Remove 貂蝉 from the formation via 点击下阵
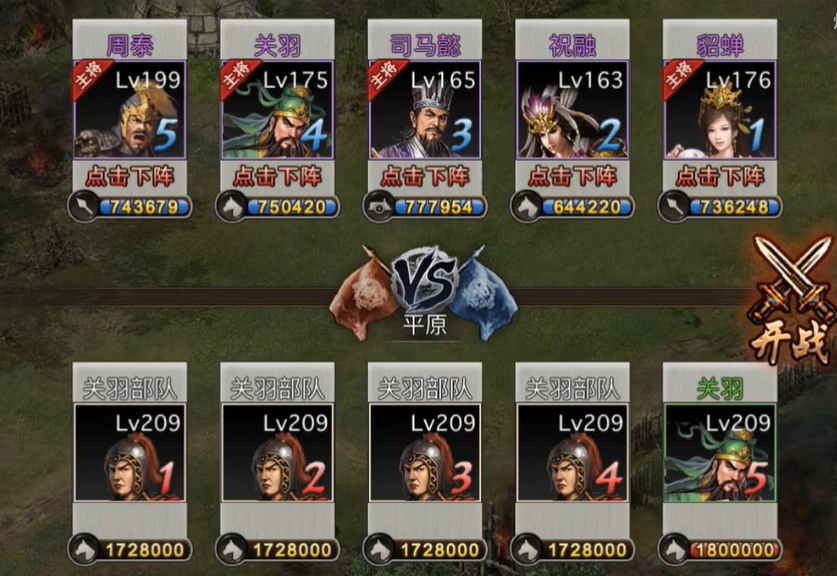 pyautogui.click(x=719, y=176)
